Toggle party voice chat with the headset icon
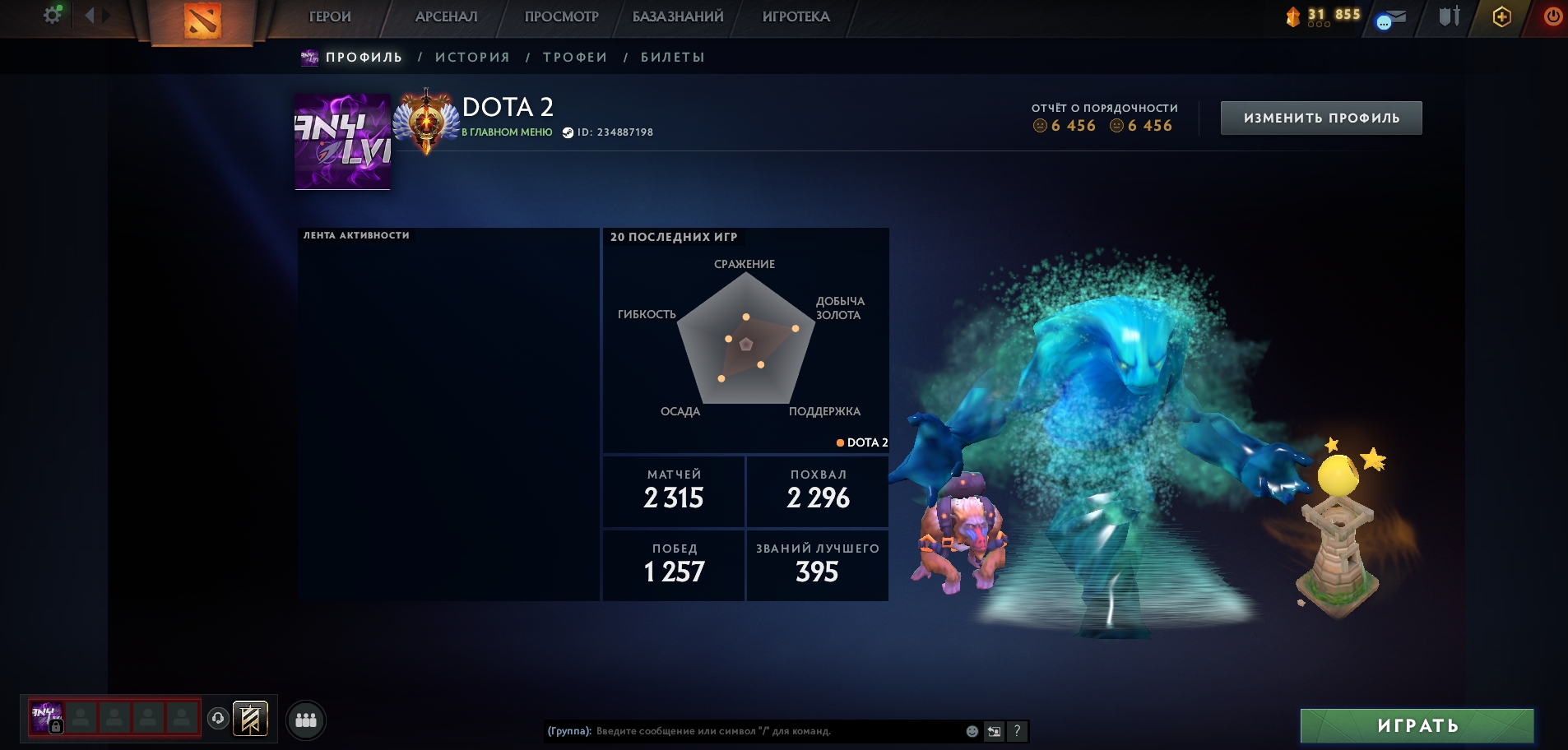This screenshot has width=1568, height=750. pyautogui.click(x=218, y=719)
